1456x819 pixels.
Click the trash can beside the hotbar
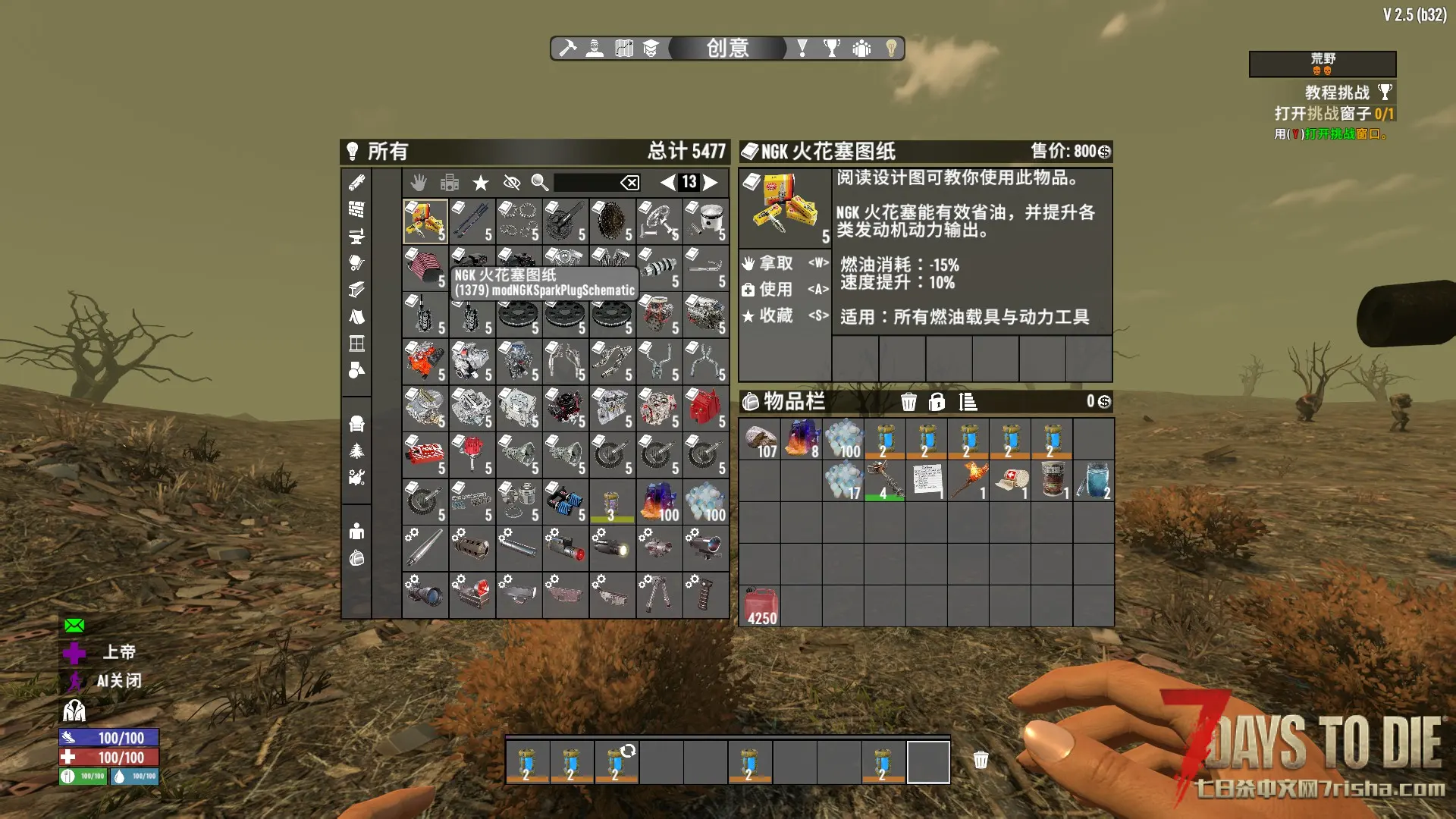(981, 760)
